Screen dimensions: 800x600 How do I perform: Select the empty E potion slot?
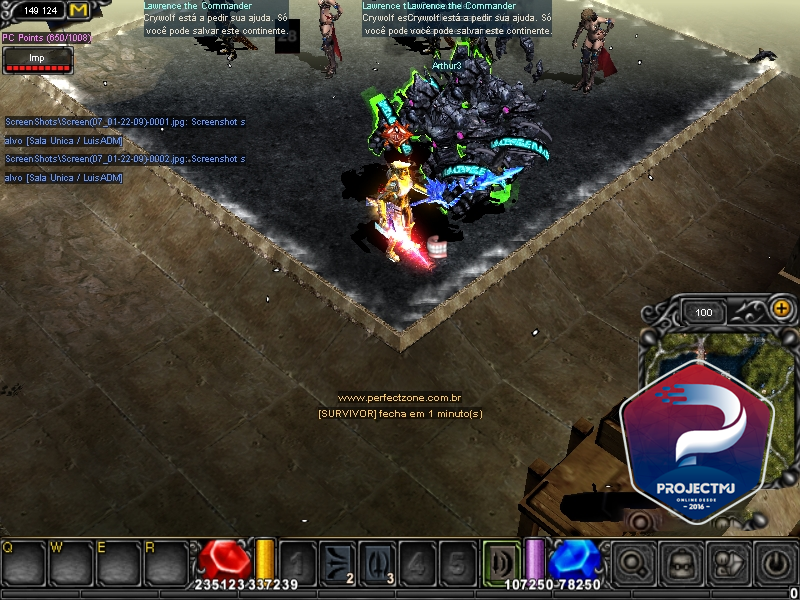(118, 563)
